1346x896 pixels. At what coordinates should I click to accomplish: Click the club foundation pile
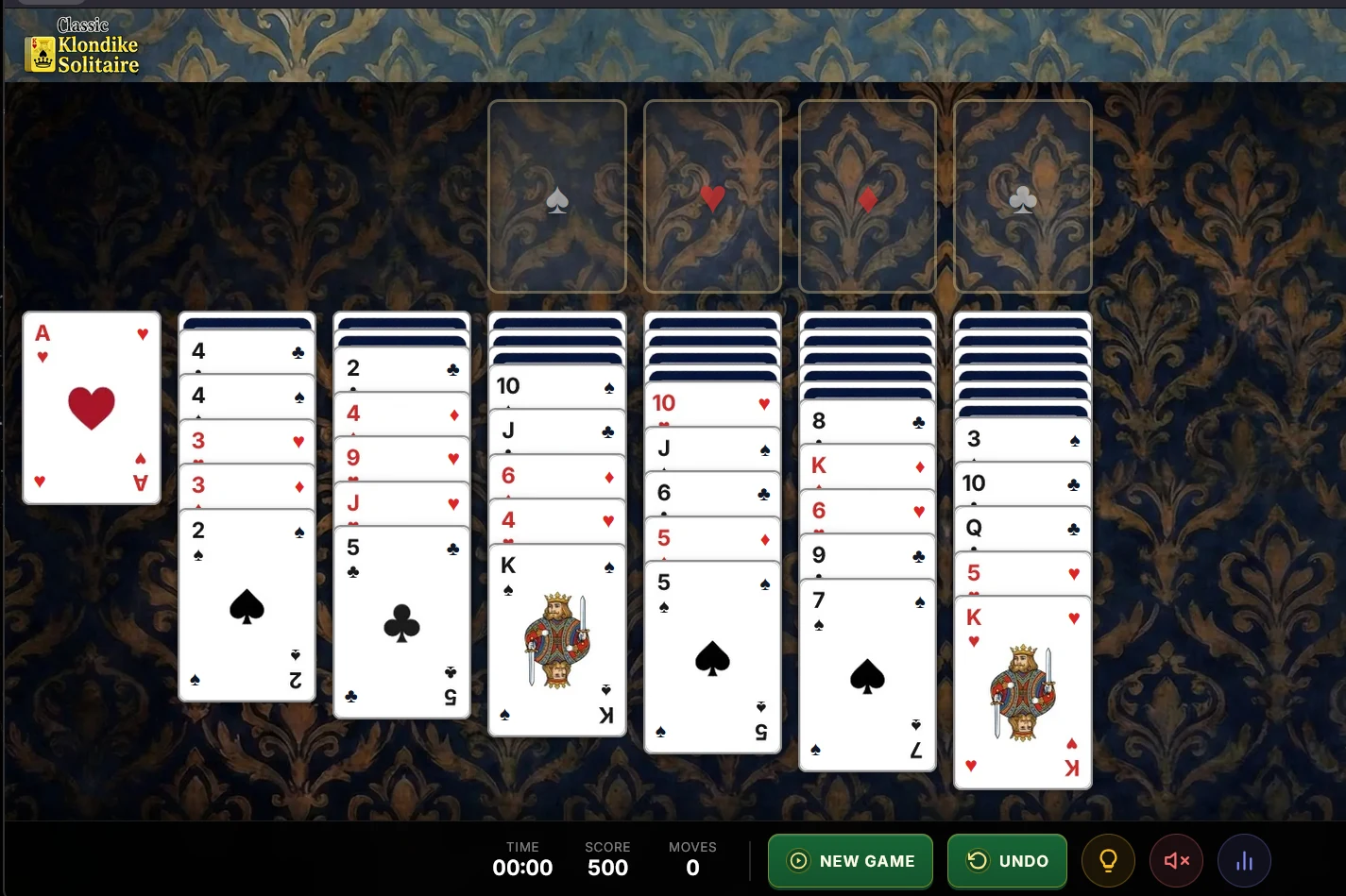pos(1021,195)
